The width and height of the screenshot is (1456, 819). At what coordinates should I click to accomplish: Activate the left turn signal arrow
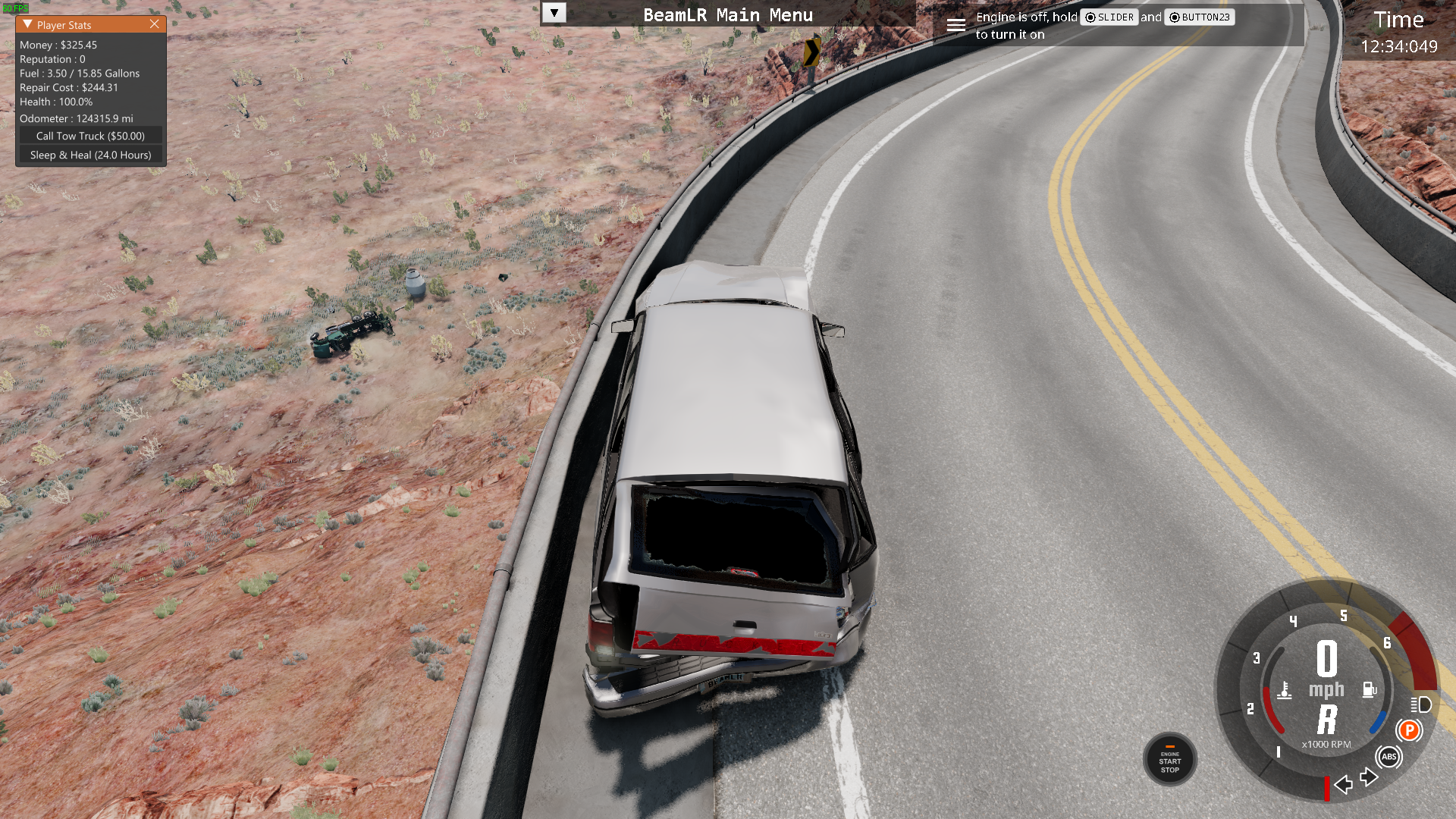[x=1344, y=784]
